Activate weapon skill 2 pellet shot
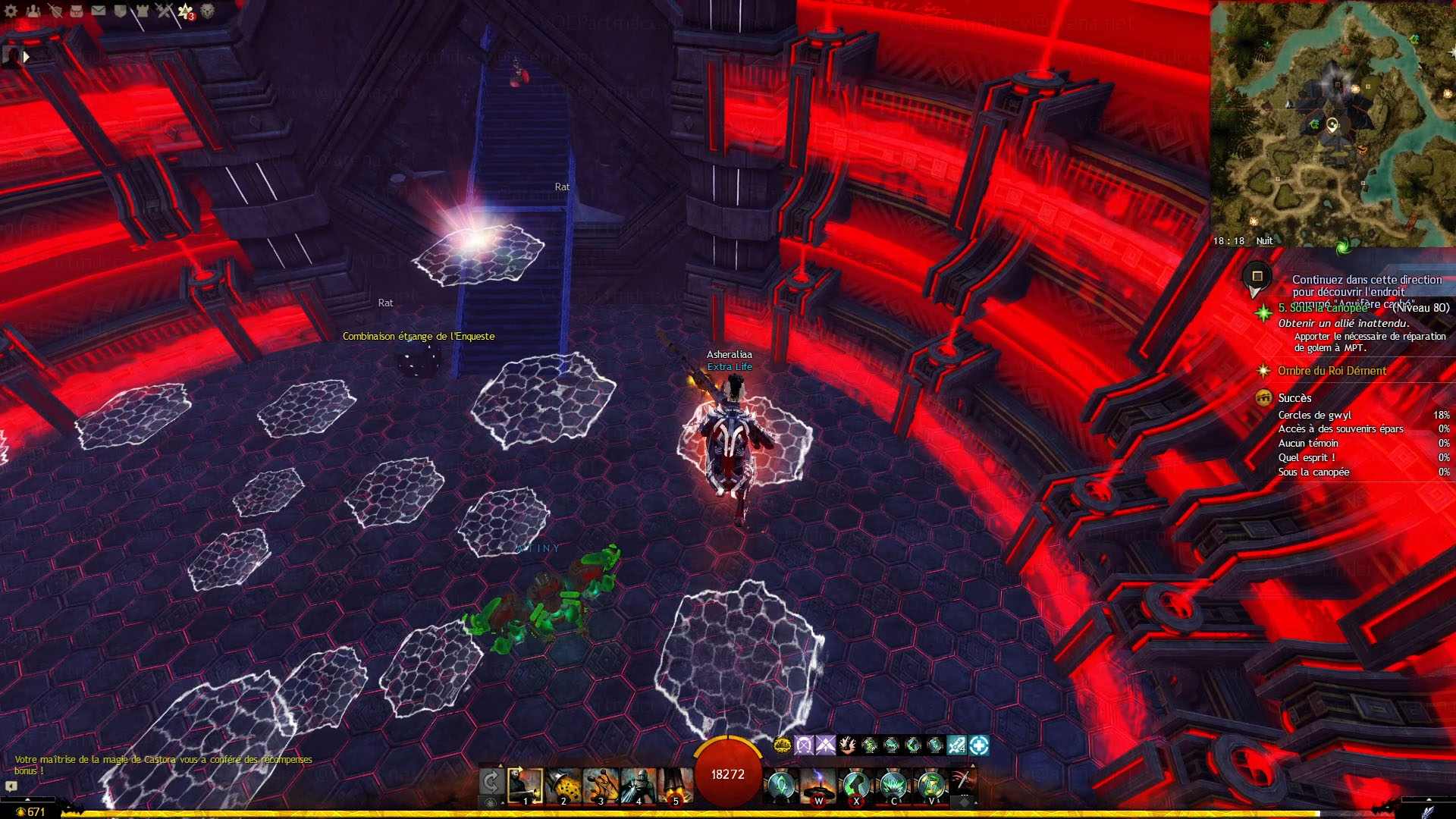1456x819 pixels. coord(563,786)
